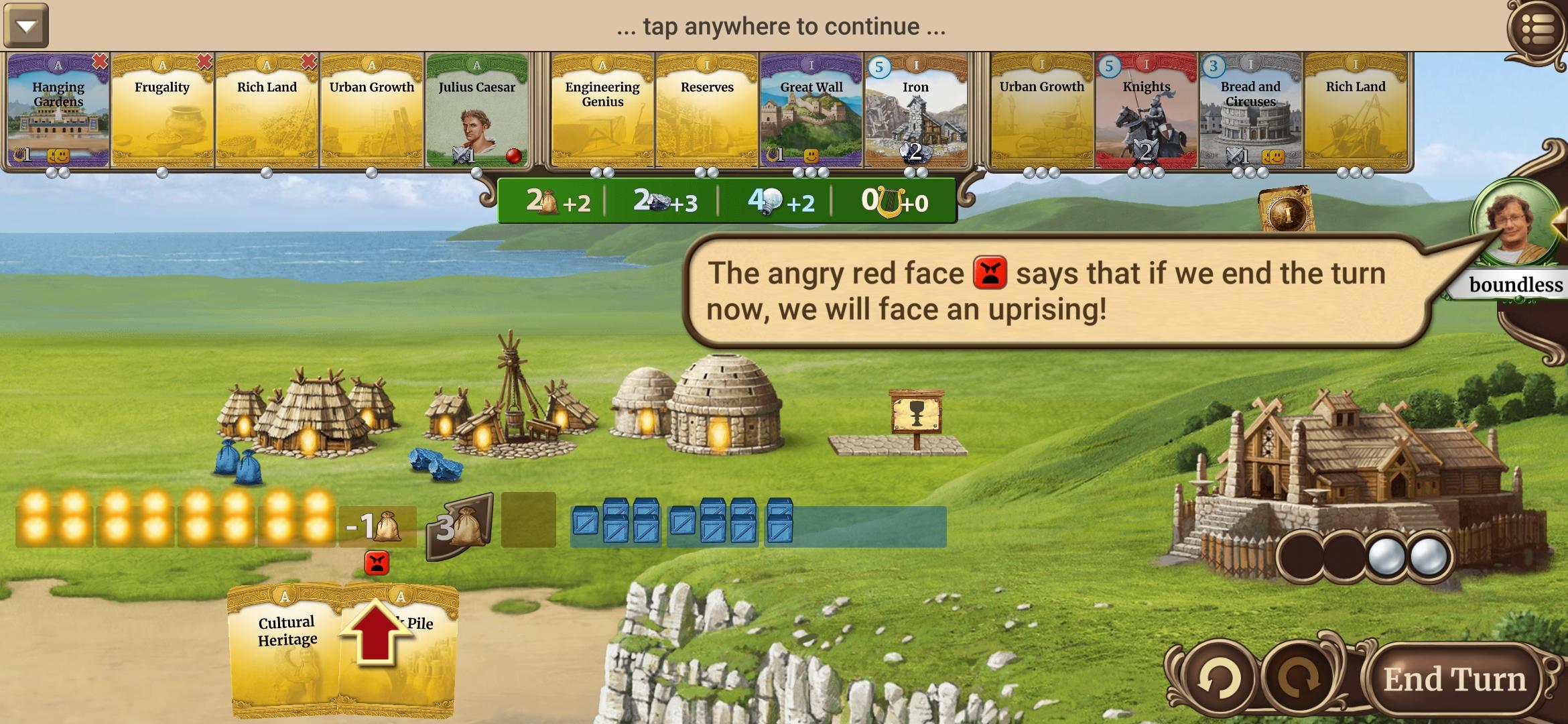Select the Knights military card

pos(1147,114)
